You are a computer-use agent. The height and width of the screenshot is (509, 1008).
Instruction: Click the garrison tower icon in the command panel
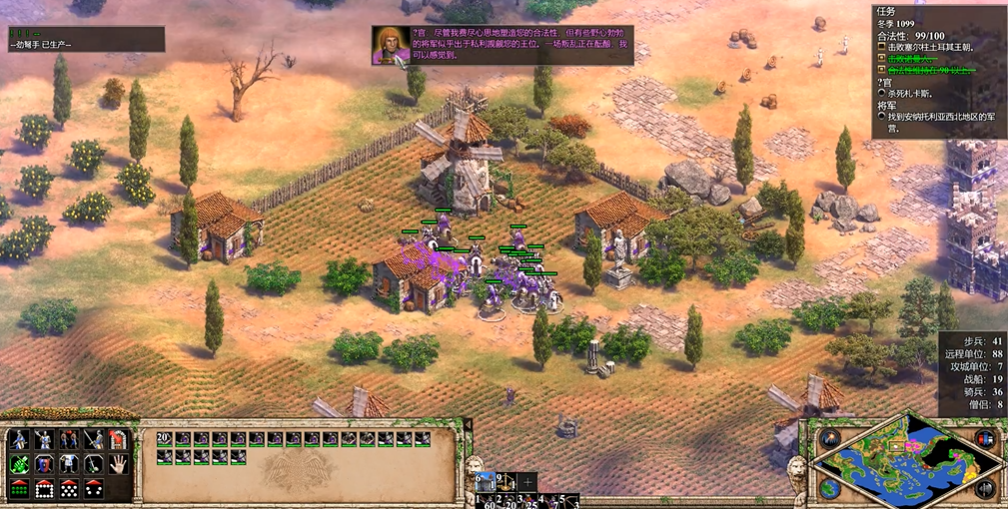118,440
